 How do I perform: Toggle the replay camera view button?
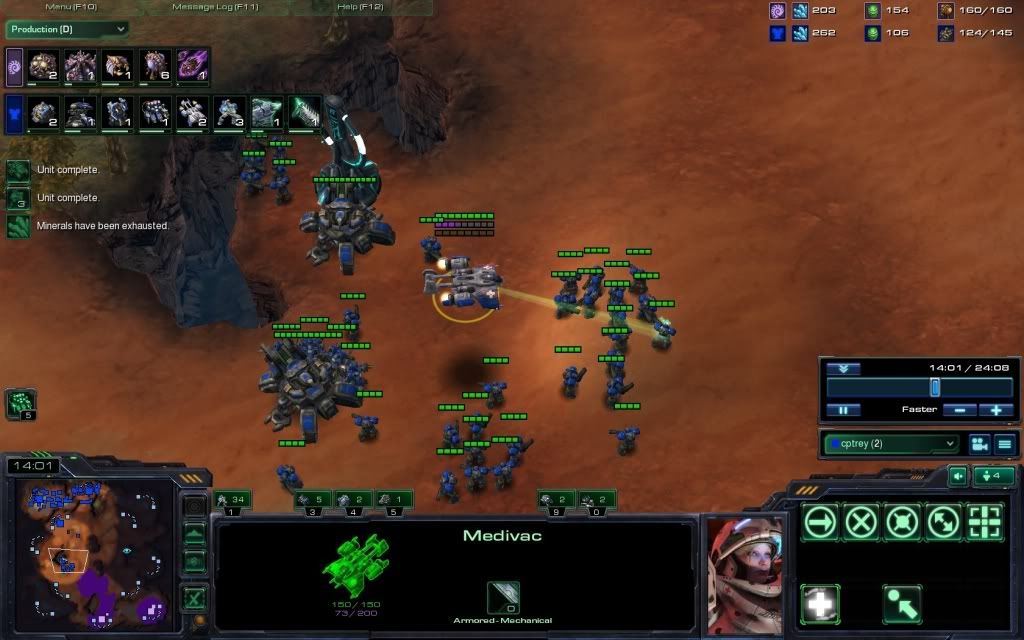(979, 444)
